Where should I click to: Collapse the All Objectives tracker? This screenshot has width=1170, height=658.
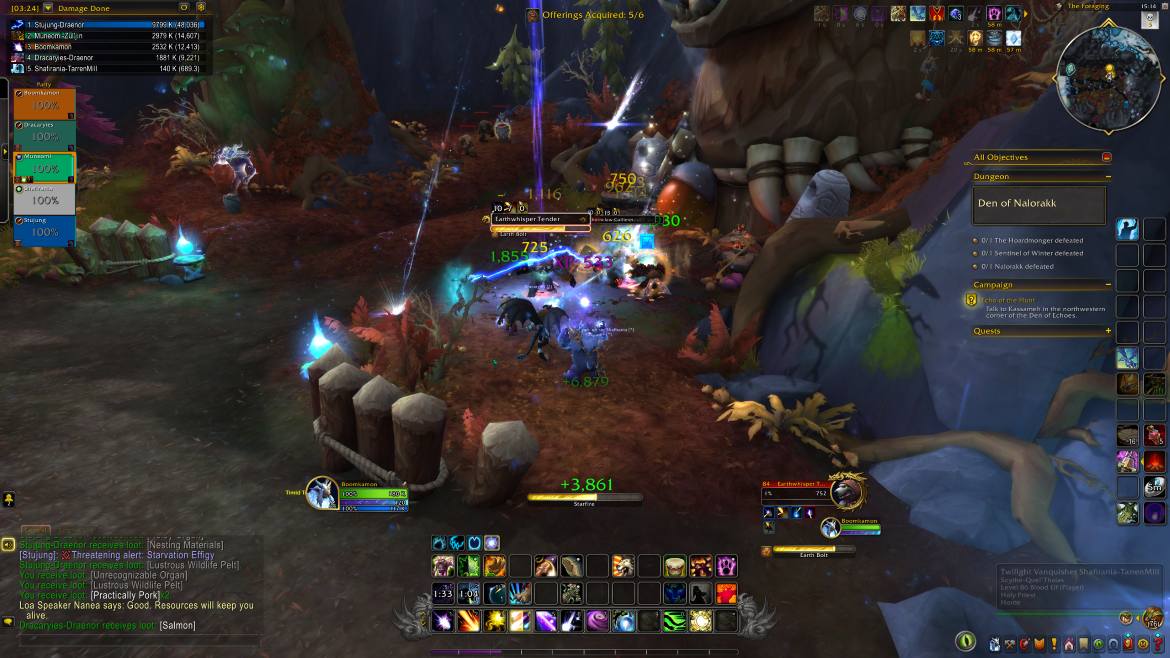[x=1107, y=157]
